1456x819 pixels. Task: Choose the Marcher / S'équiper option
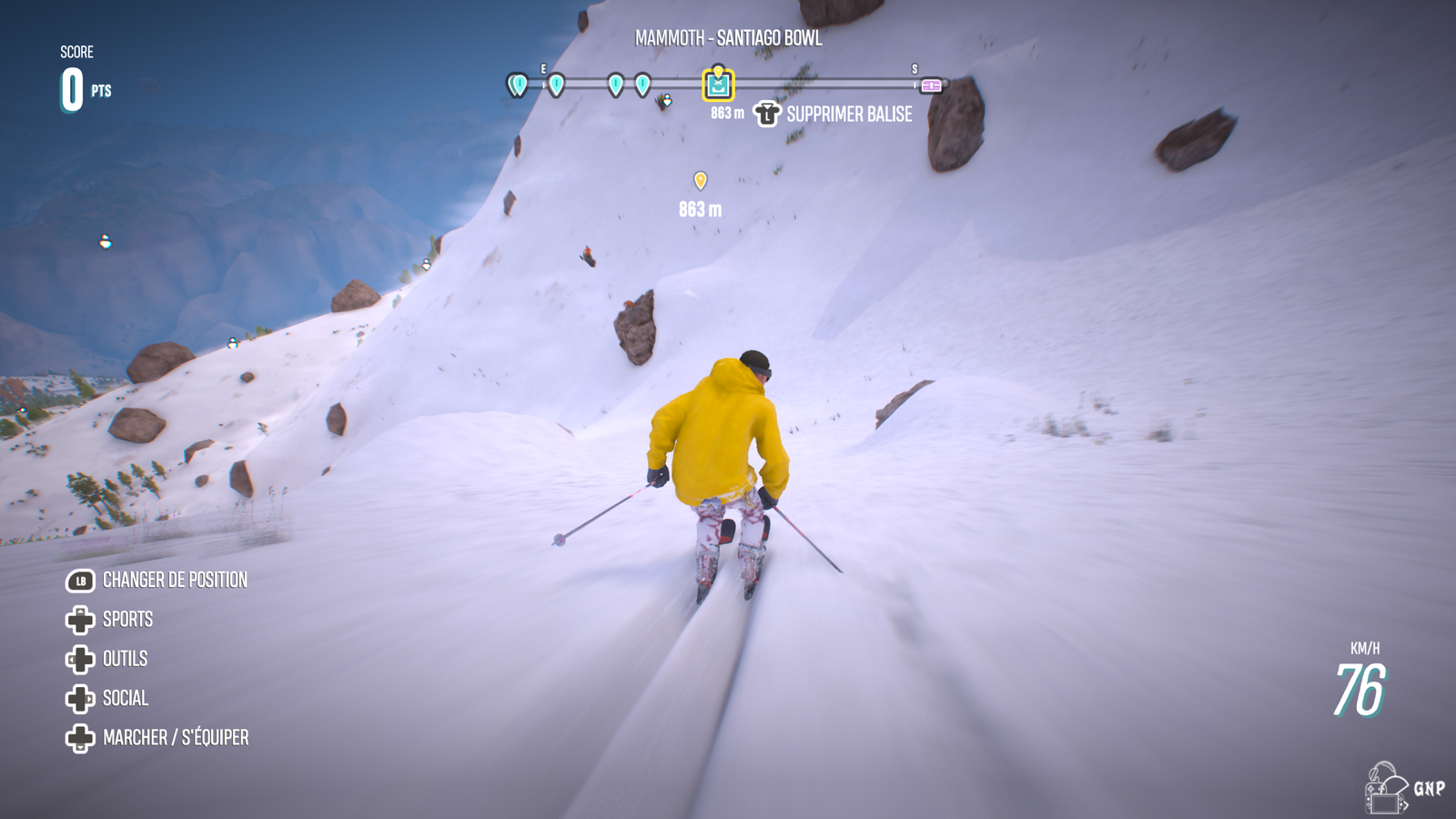pyautogui.click(x=175, y=738)
